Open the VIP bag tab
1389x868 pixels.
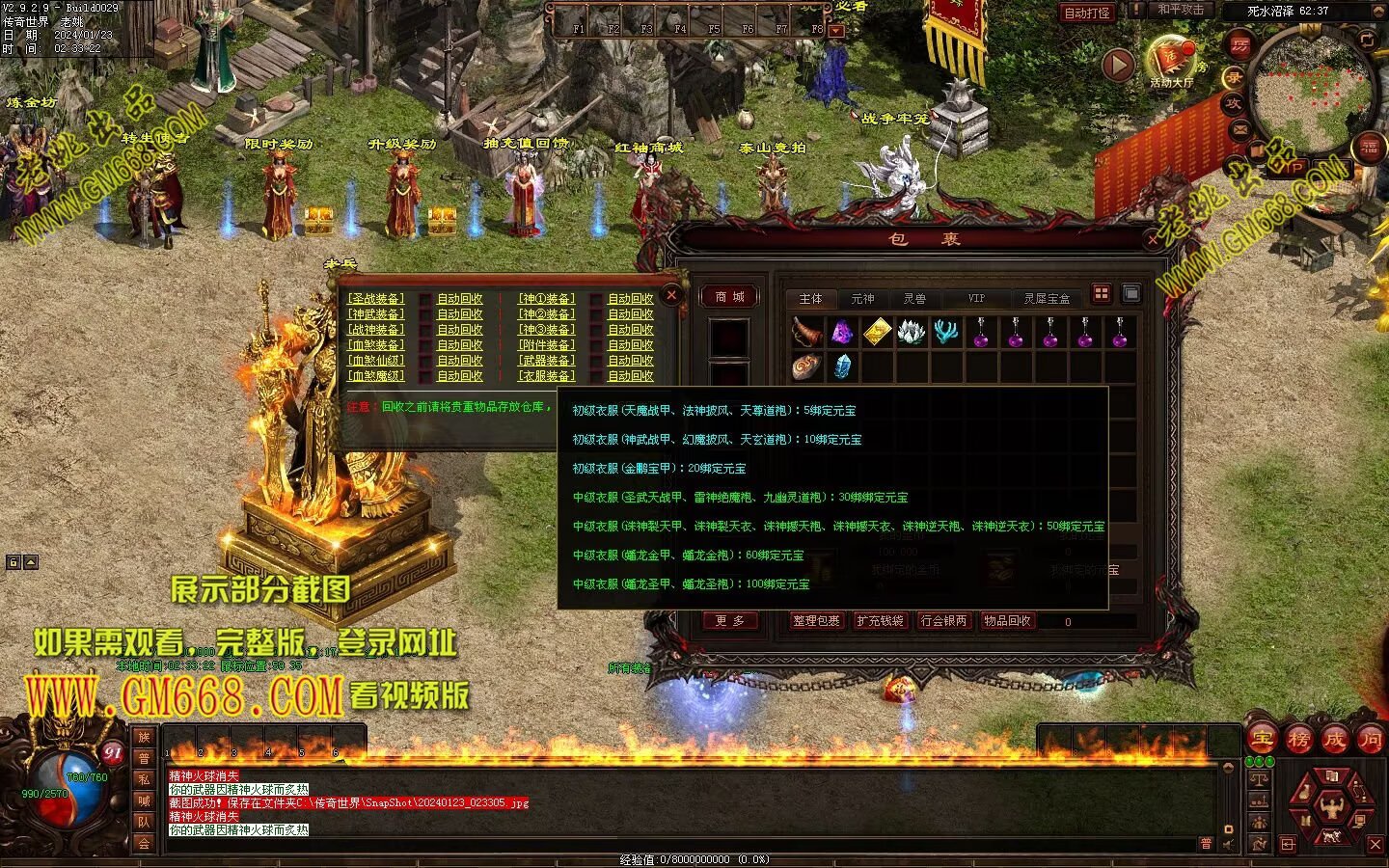tap(976, 299)
